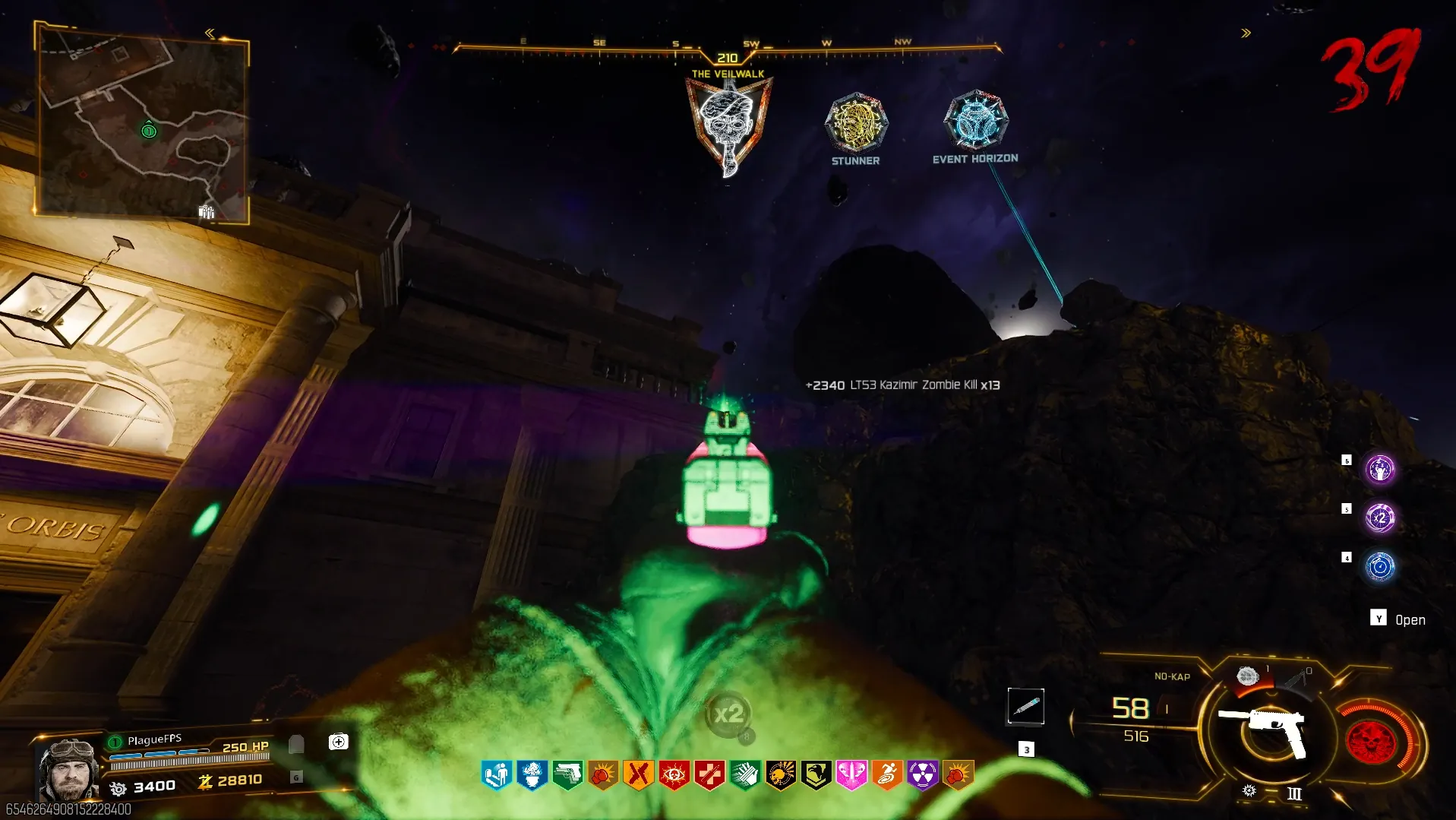Select the green fast-hand perk icon

[745, 775]
